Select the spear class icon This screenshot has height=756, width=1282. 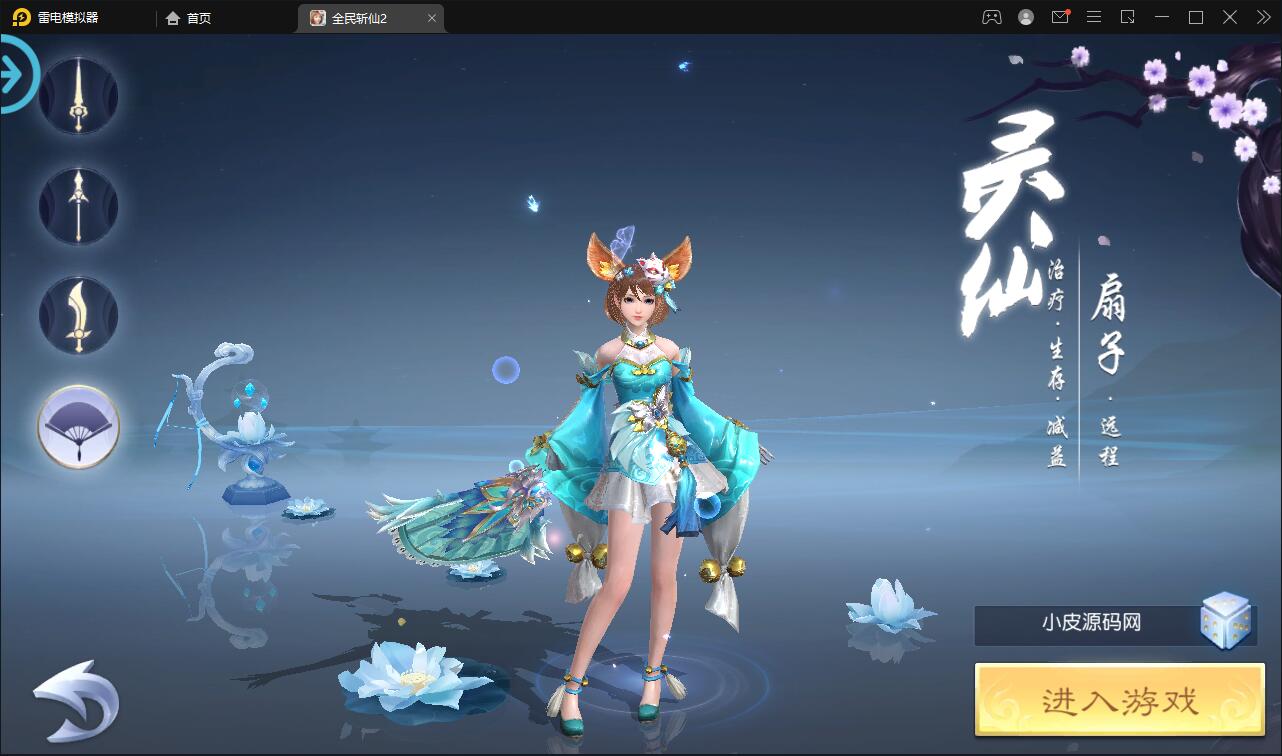[x=77, y=205]
